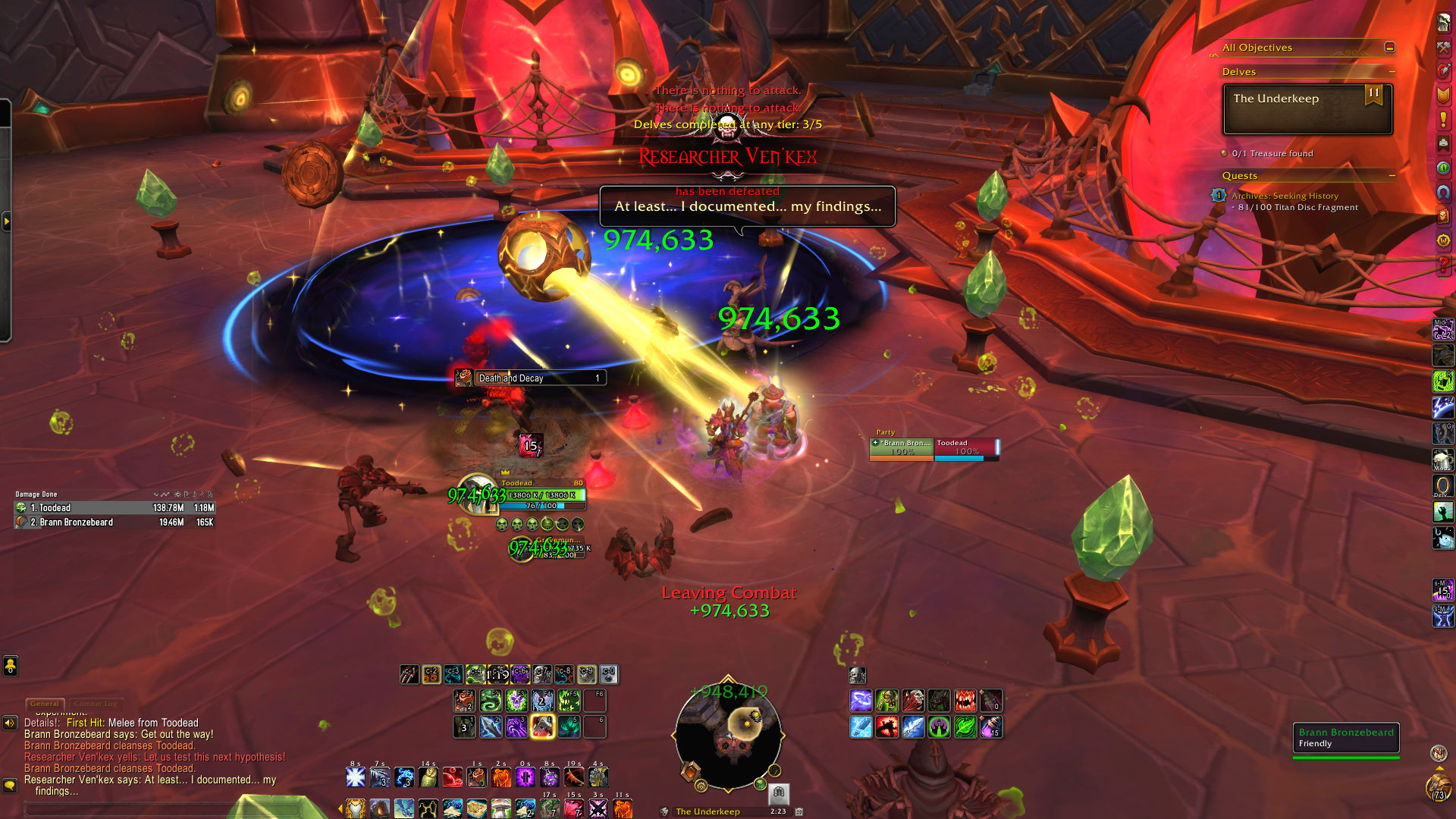Activate the red fanged maw ability
Screen dimensions: 1456x819
[965, 700]
